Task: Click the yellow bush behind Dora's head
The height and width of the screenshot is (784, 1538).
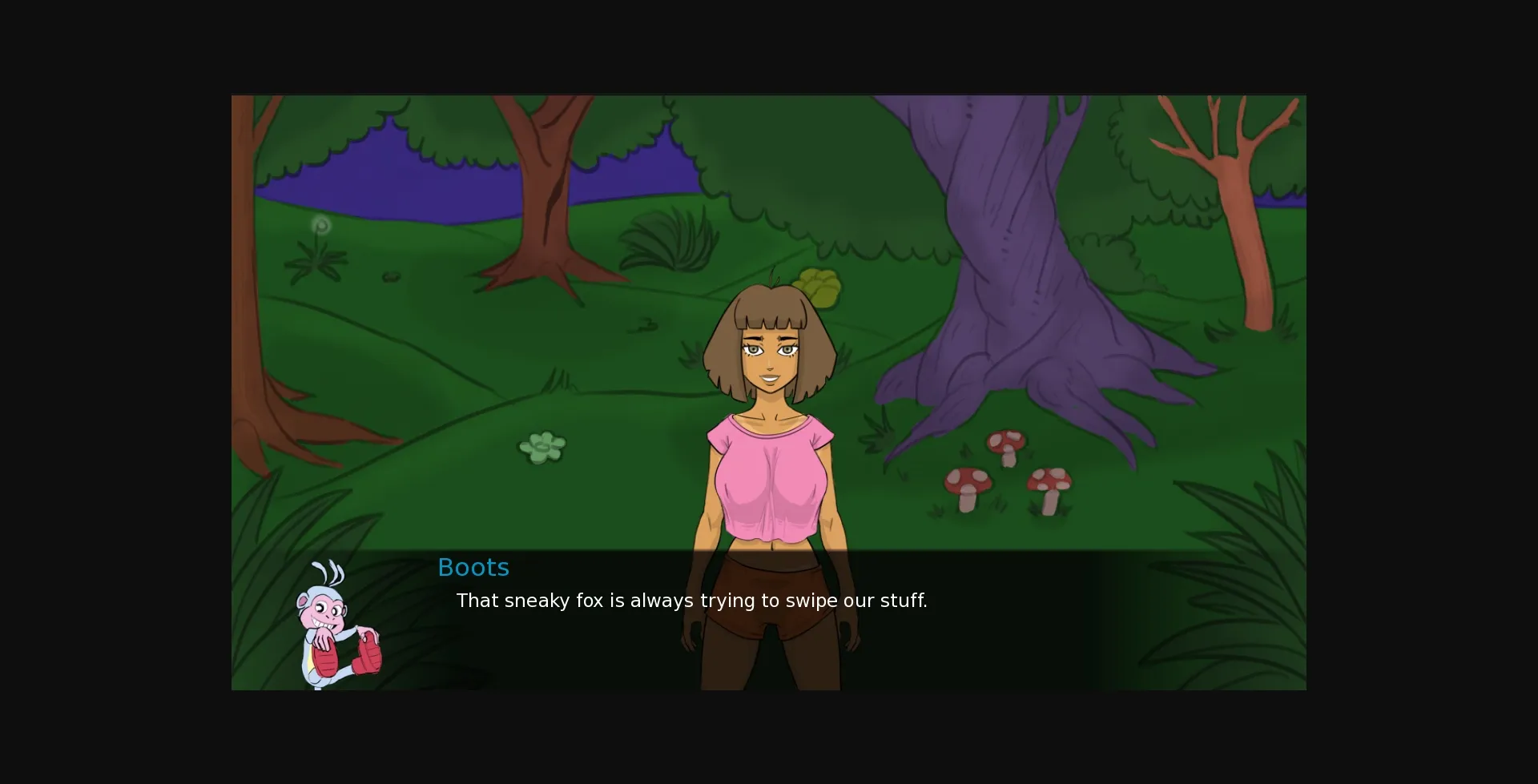Action: (817, 285)
